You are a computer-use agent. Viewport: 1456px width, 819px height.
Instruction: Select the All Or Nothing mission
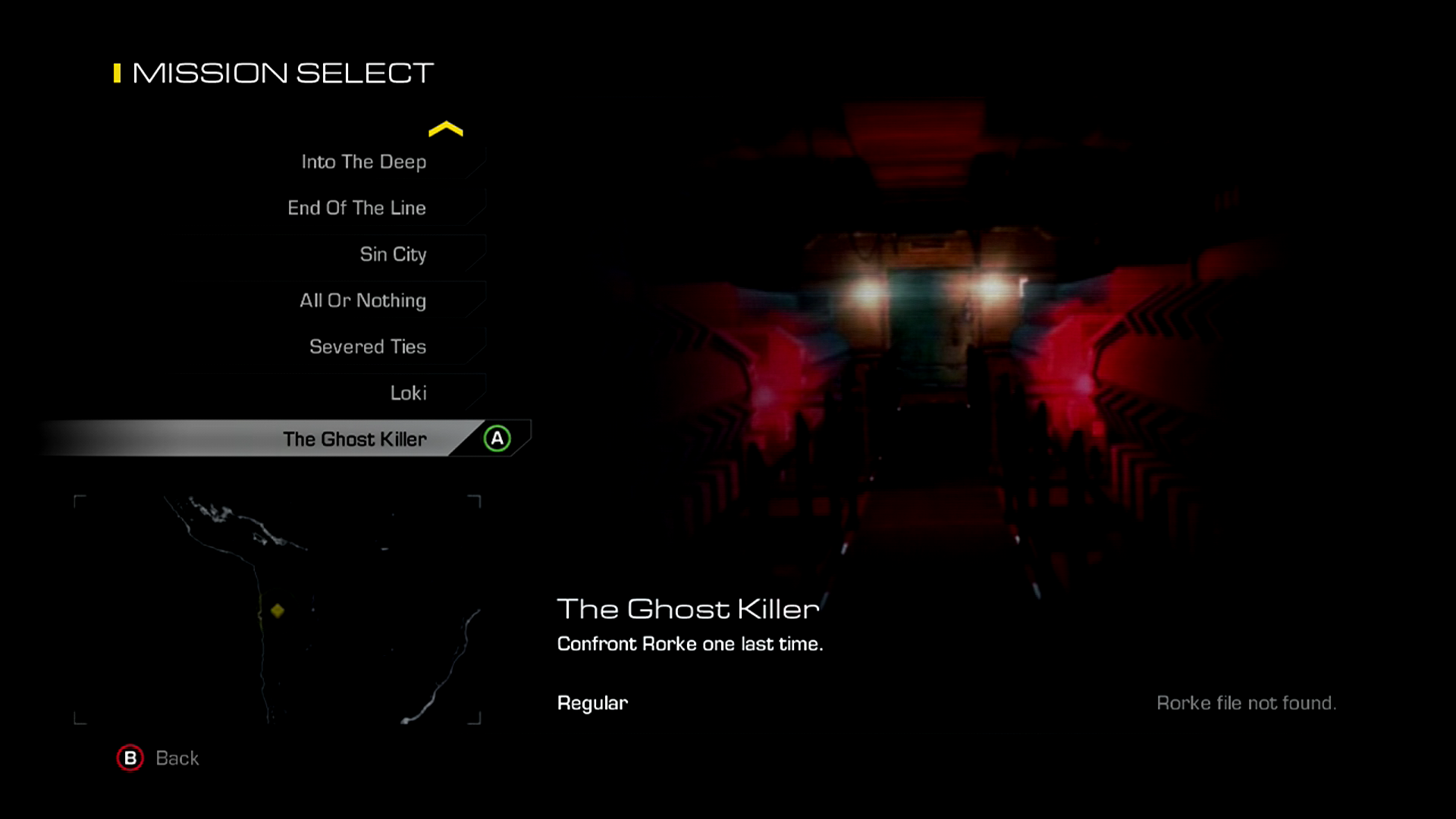click(362, 301)
